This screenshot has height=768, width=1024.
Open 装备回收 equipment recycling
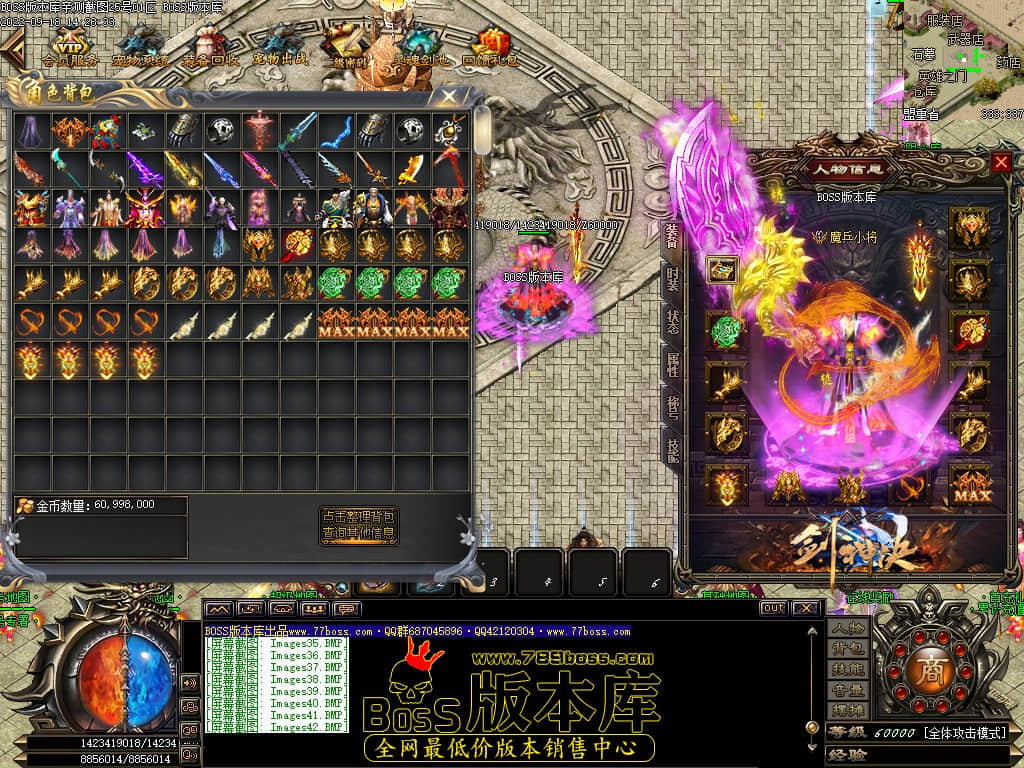(211, 46)
